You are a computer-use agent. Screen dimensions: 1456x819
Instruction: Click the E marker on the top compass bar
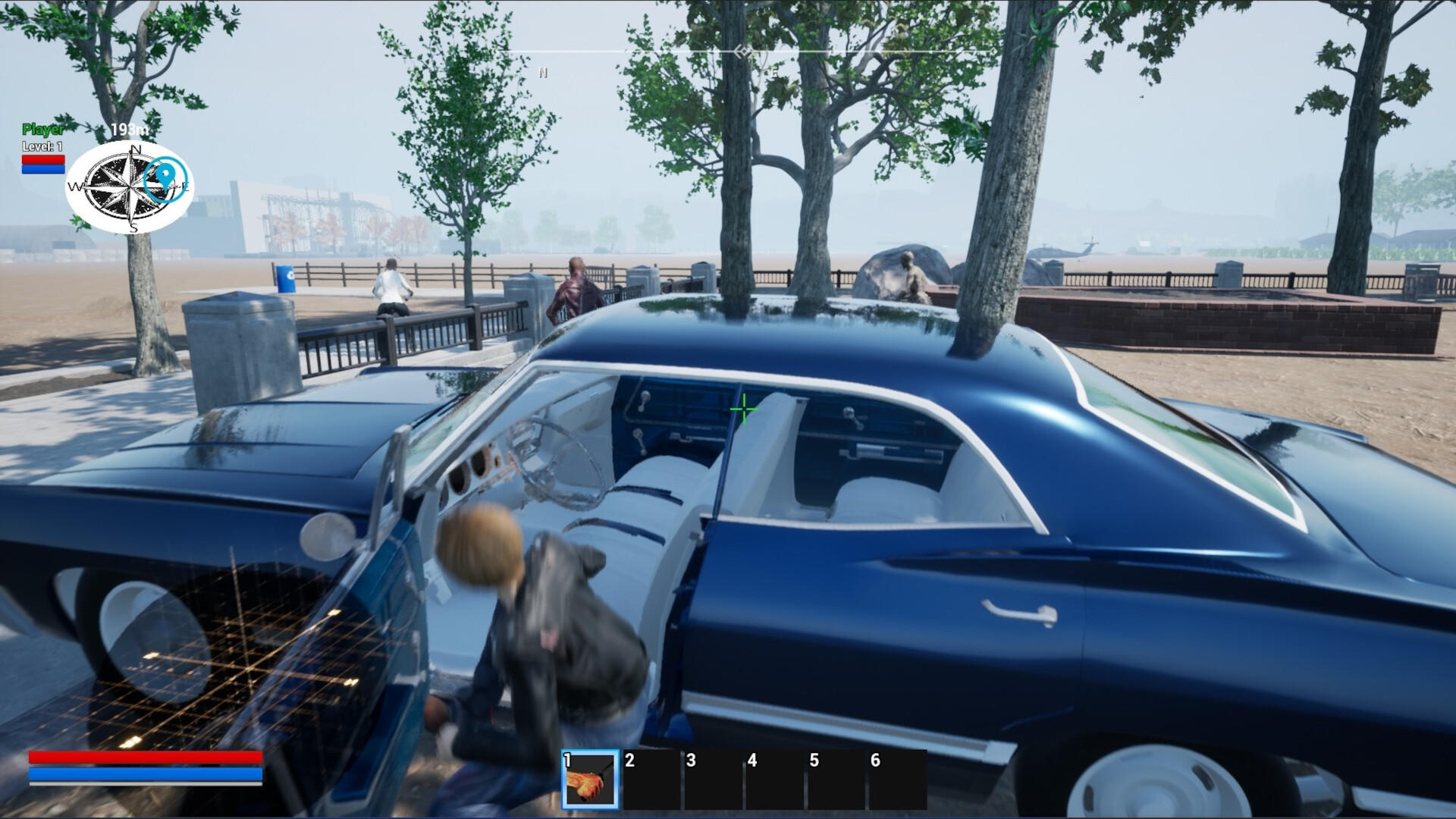[x=773, y=73]
